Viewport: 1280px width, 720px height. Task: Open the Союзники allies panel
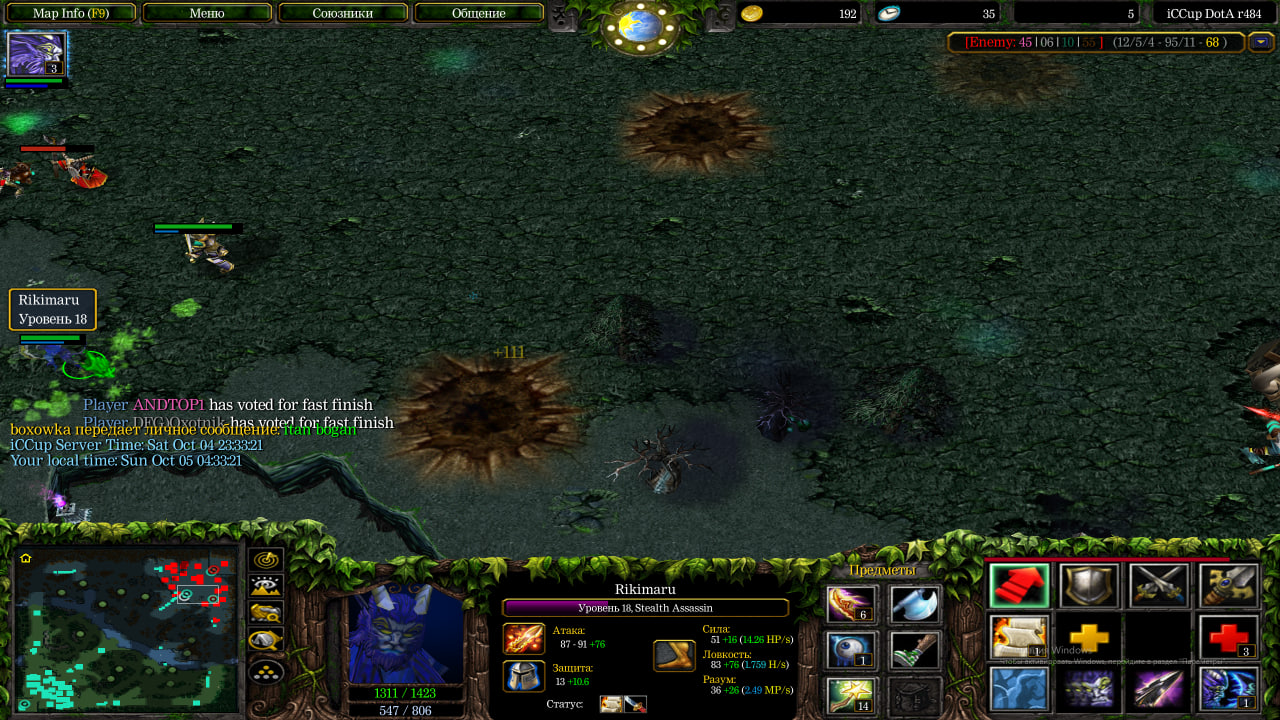click(343, 13)
